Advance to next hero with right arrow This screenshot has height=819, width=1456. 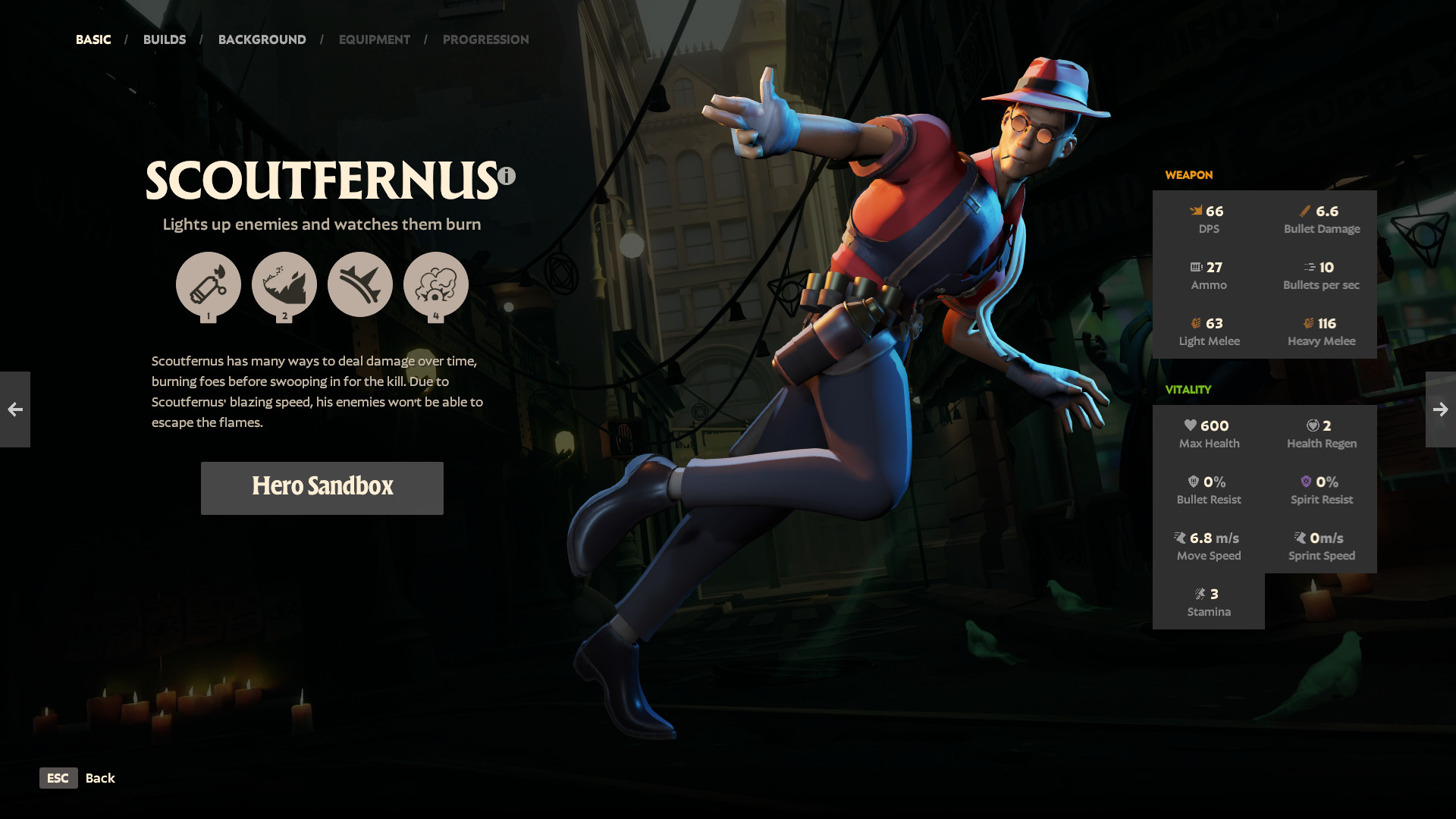click(x=1440, y=409)
